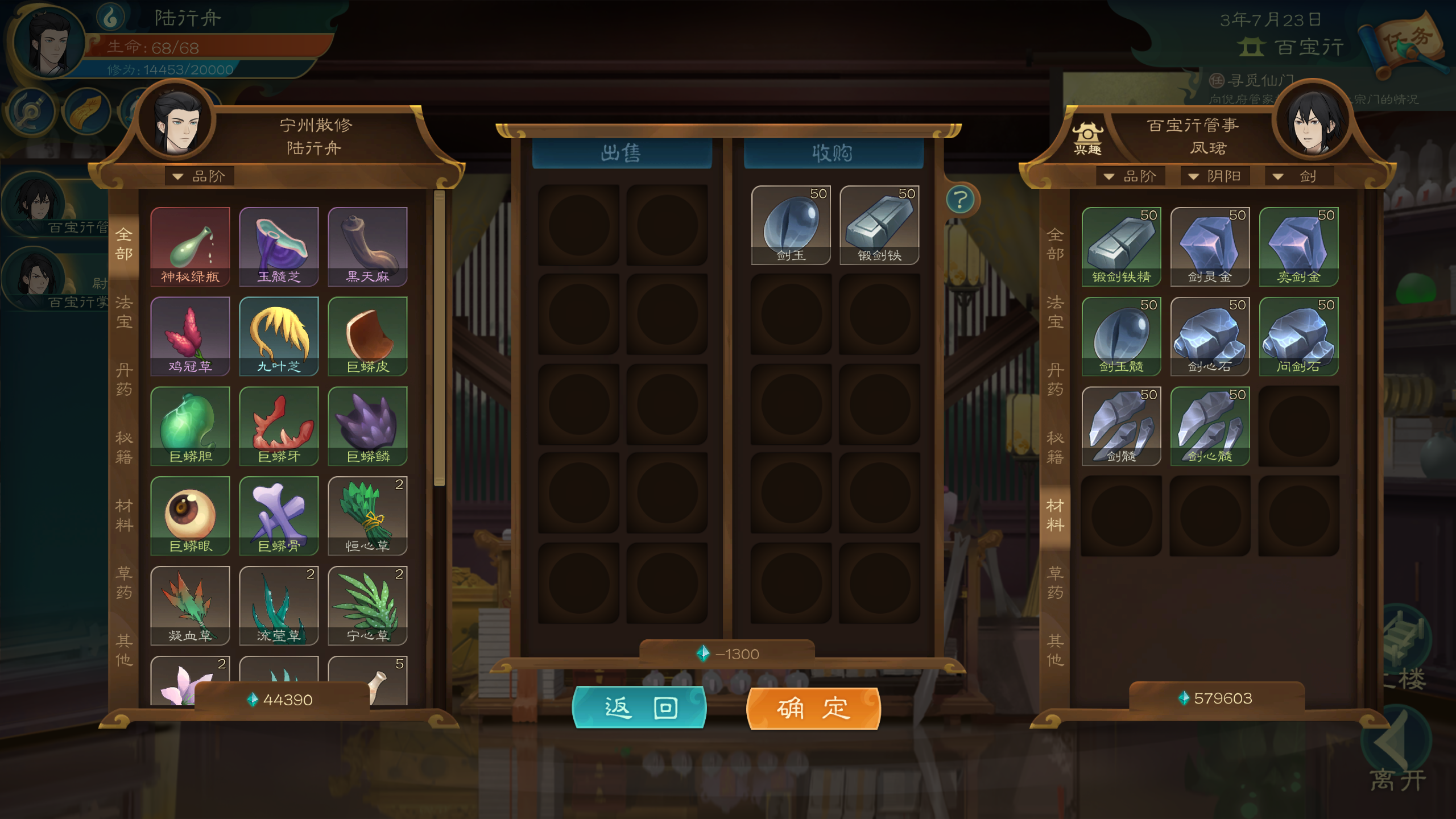Screen dimensions: 1456x819
Task: Select the 神秘绿瓶 item in player inventory
Action: pyautogui.click(x=191, y=246)
